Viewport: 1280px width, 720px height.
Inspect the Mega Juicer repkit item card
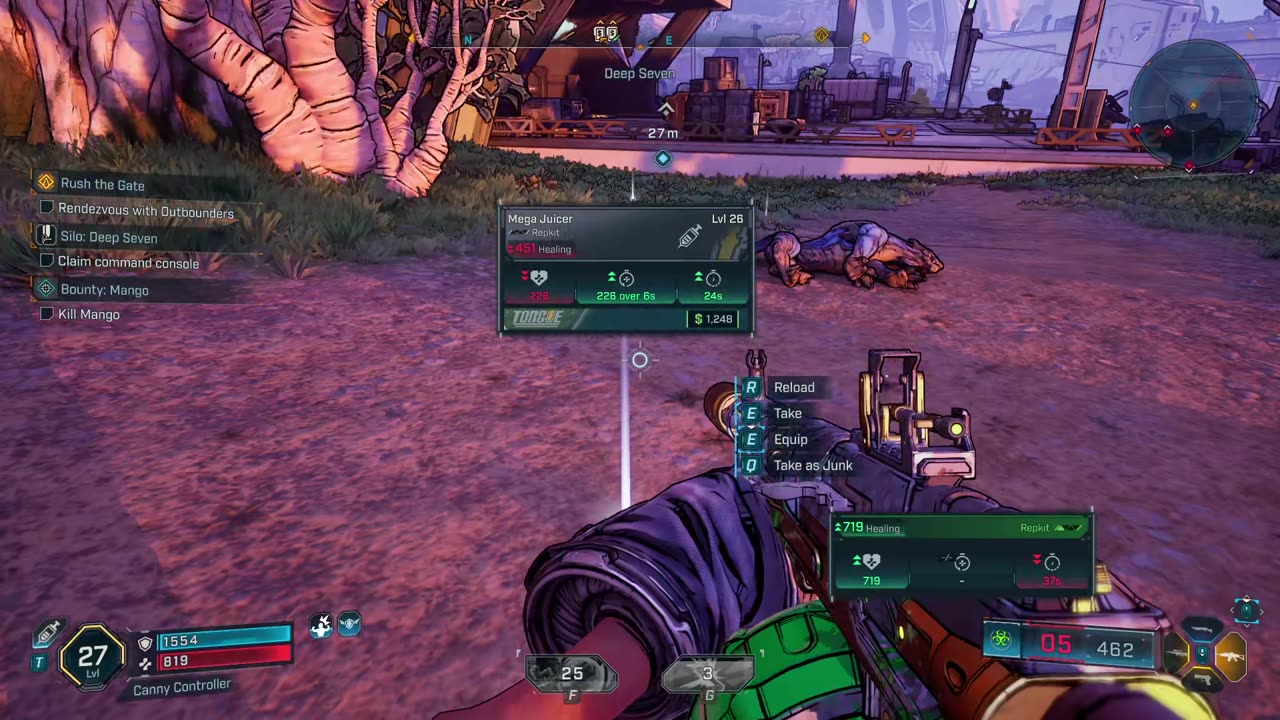pos(626,269)
